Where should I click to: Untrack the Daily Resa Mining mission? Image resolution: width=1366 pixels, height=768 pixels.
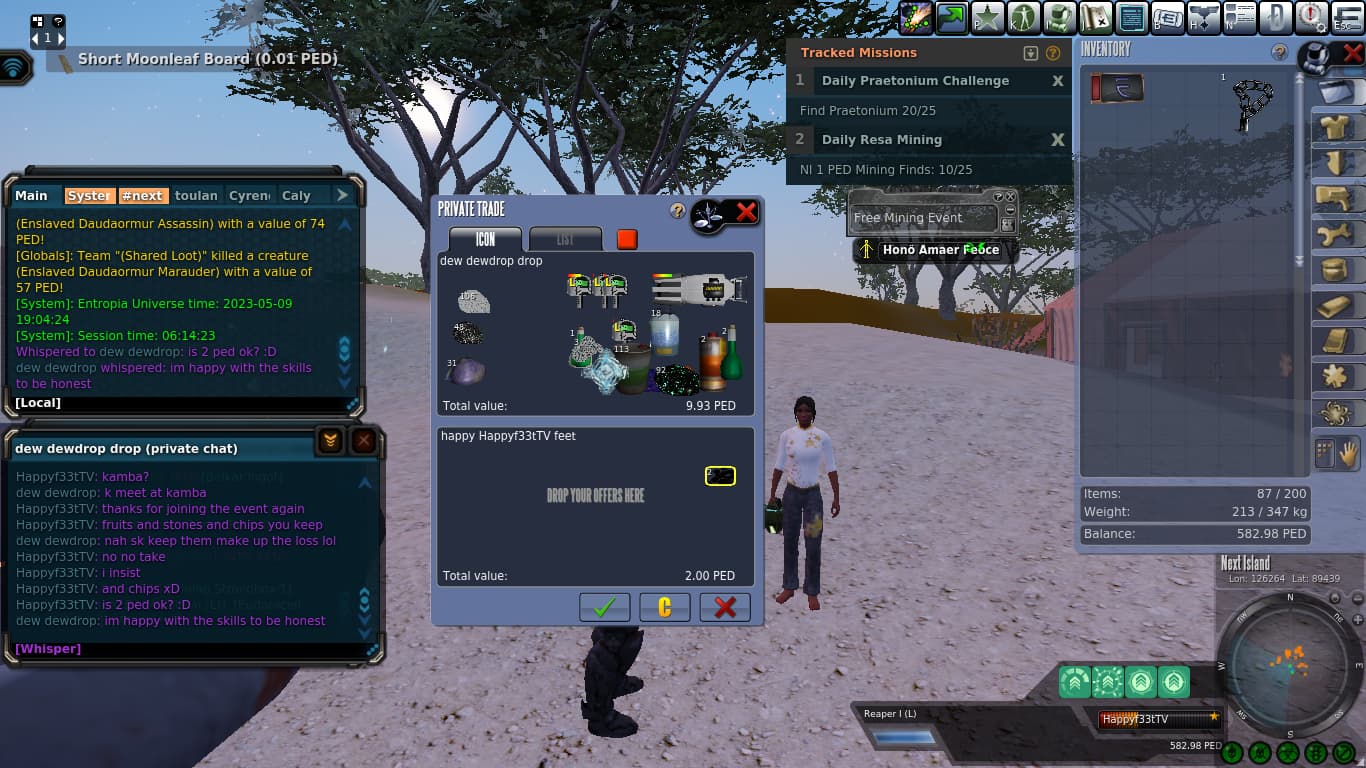[x=1057, y=140]
